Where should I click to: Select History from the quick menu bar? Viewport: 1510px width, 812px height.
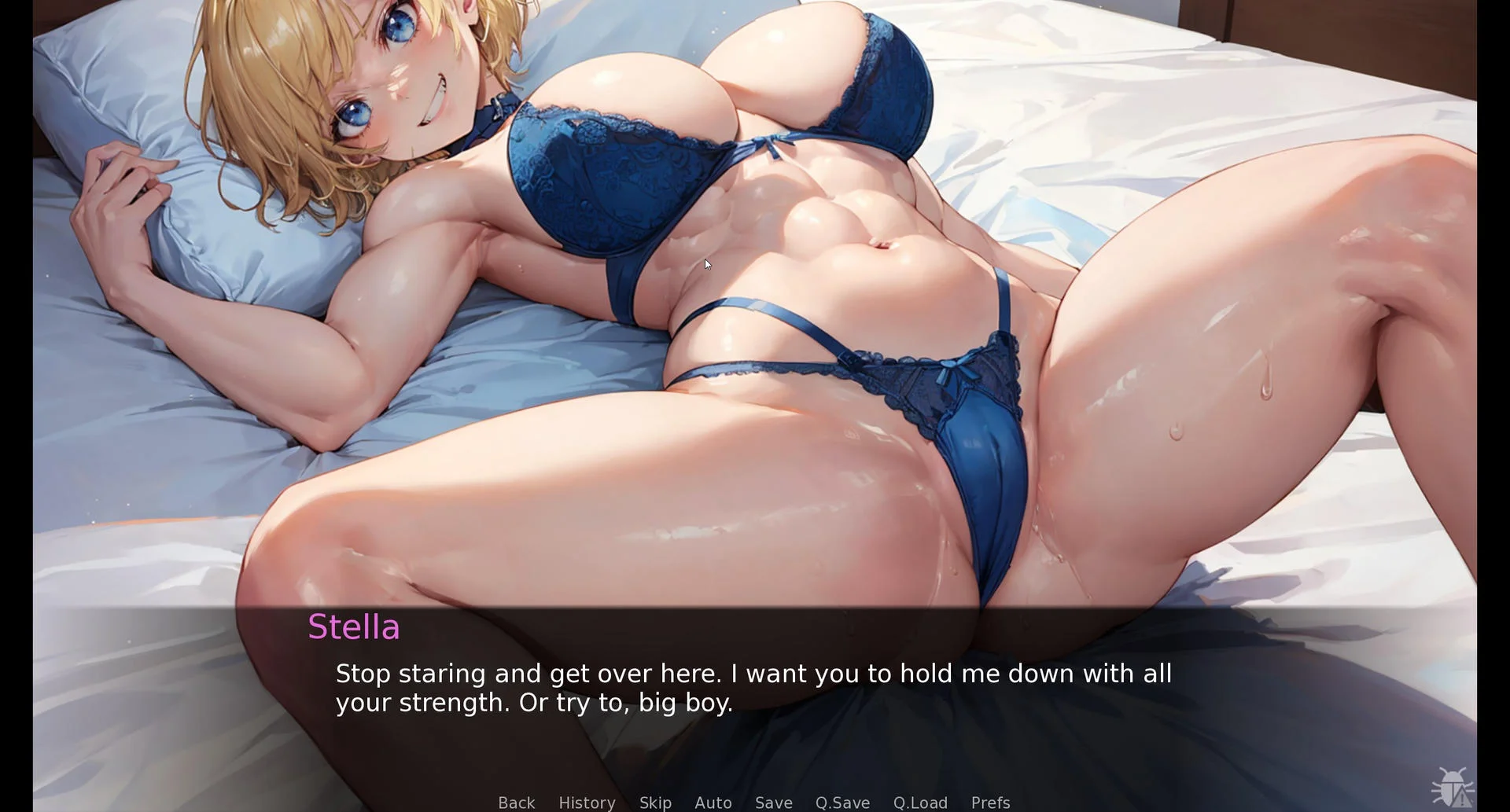pyautogui.click(x=587, y=802)
